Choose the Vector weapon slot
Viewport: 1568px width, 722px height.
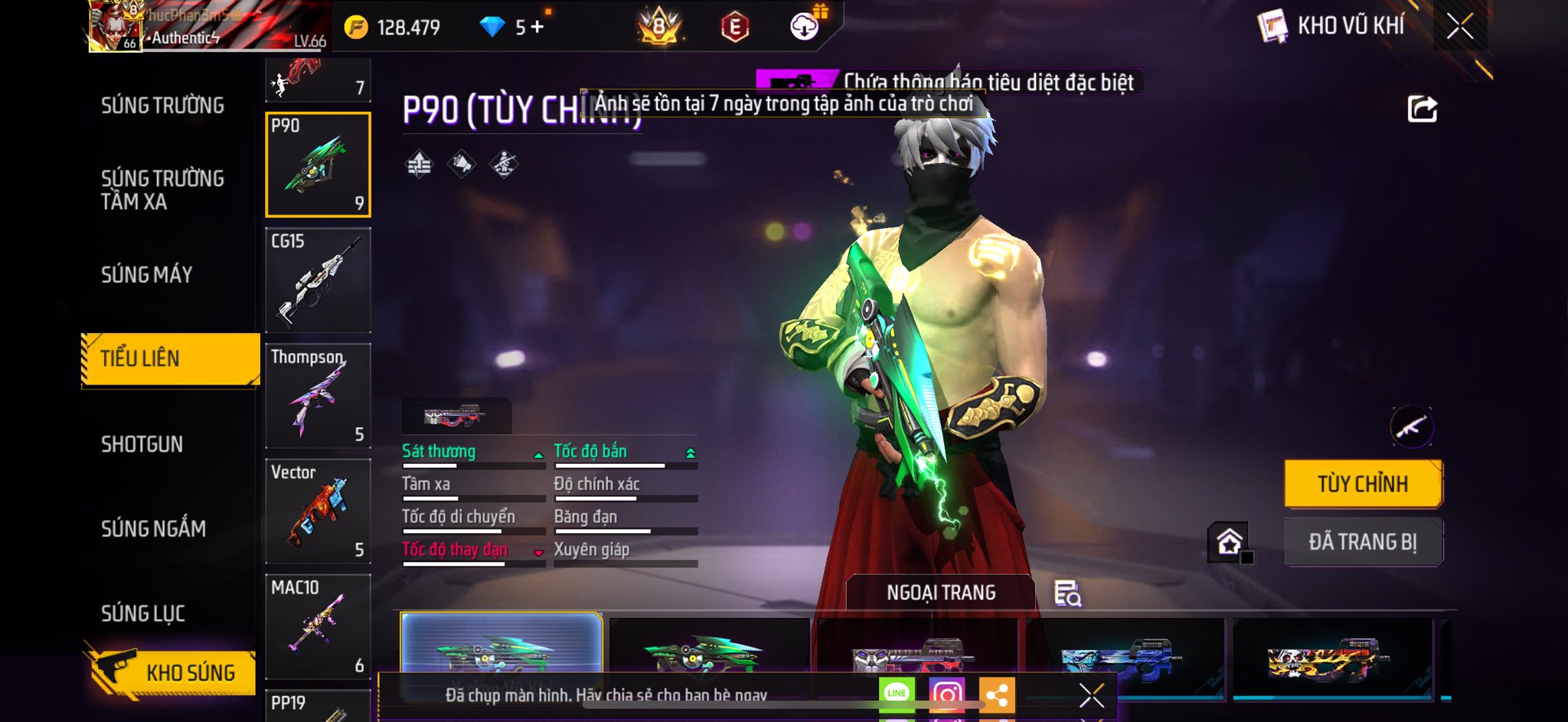click(x=318, y=511)
